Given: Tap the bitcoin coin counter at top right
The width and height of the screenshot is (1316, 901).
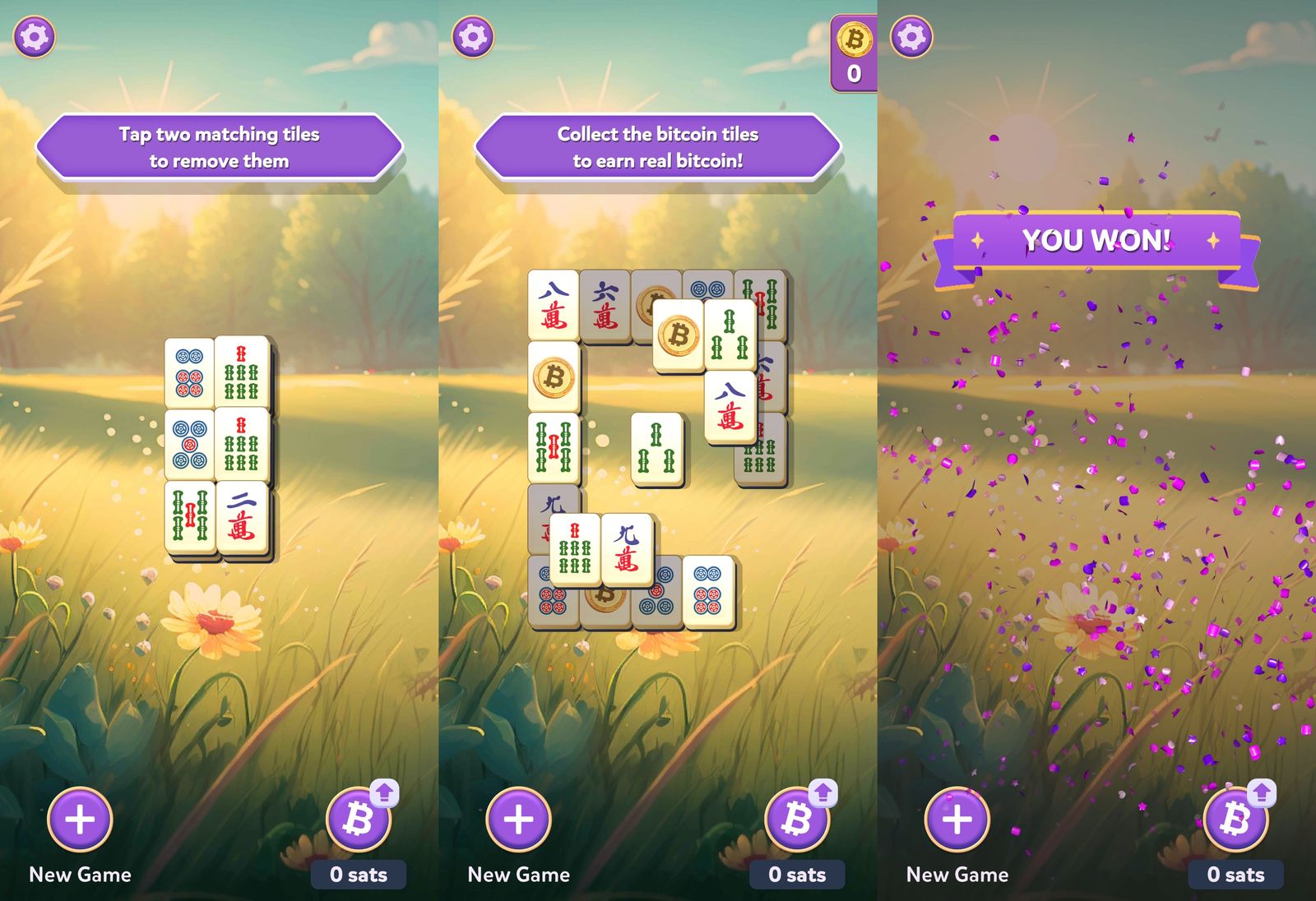Looking at the screenshot, I should point(854,53).
